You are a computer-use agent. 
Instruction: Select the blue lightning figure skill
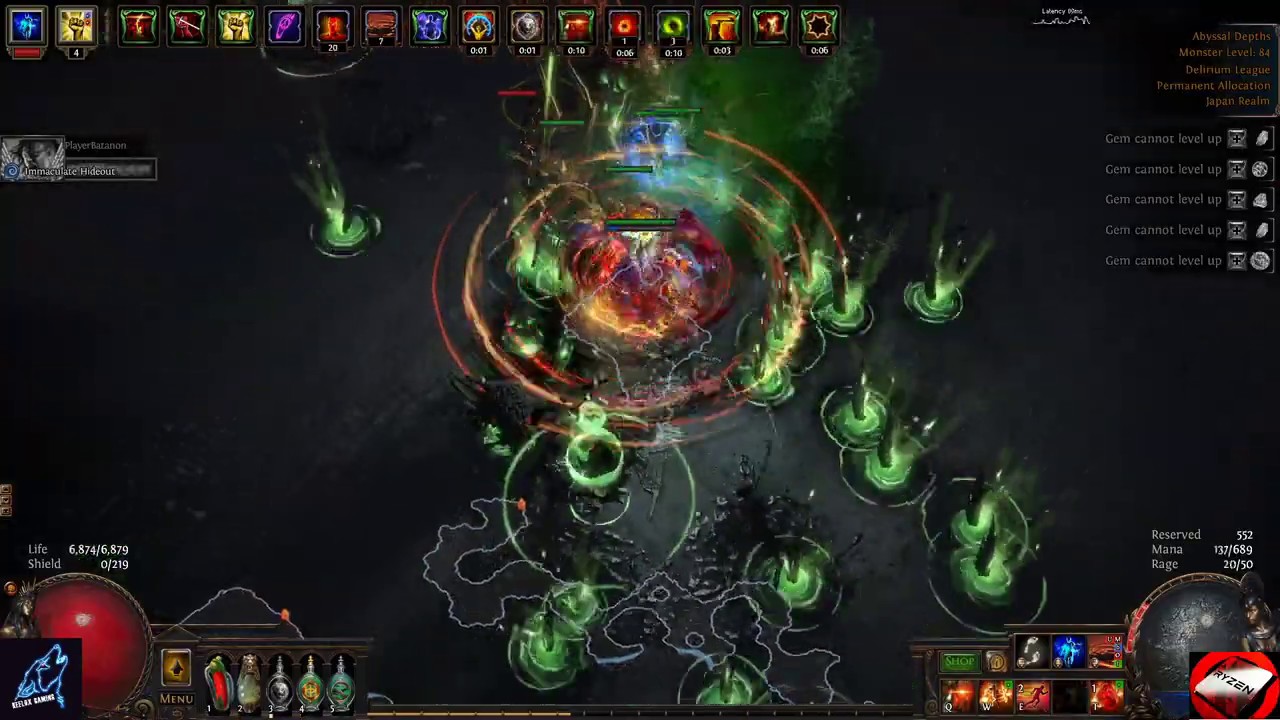tap(1069, 652)
